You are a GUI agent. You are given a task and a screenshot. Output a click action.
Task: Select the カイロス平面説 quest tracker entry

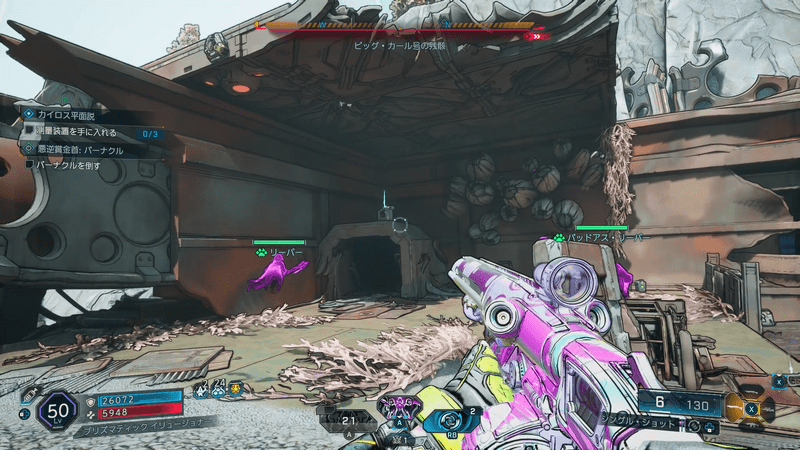(x=68, y=115)
